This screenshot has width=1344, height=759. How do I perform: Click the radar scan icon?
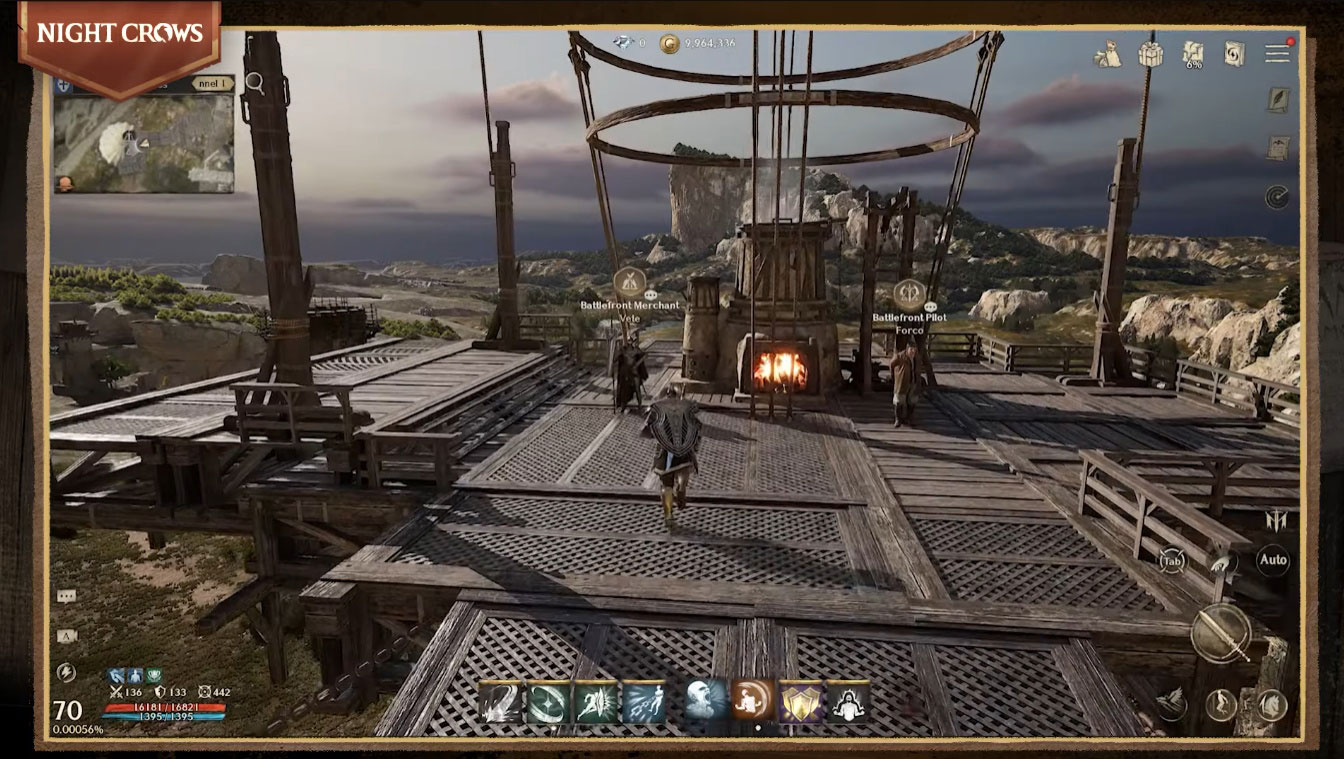point(1277,196)
